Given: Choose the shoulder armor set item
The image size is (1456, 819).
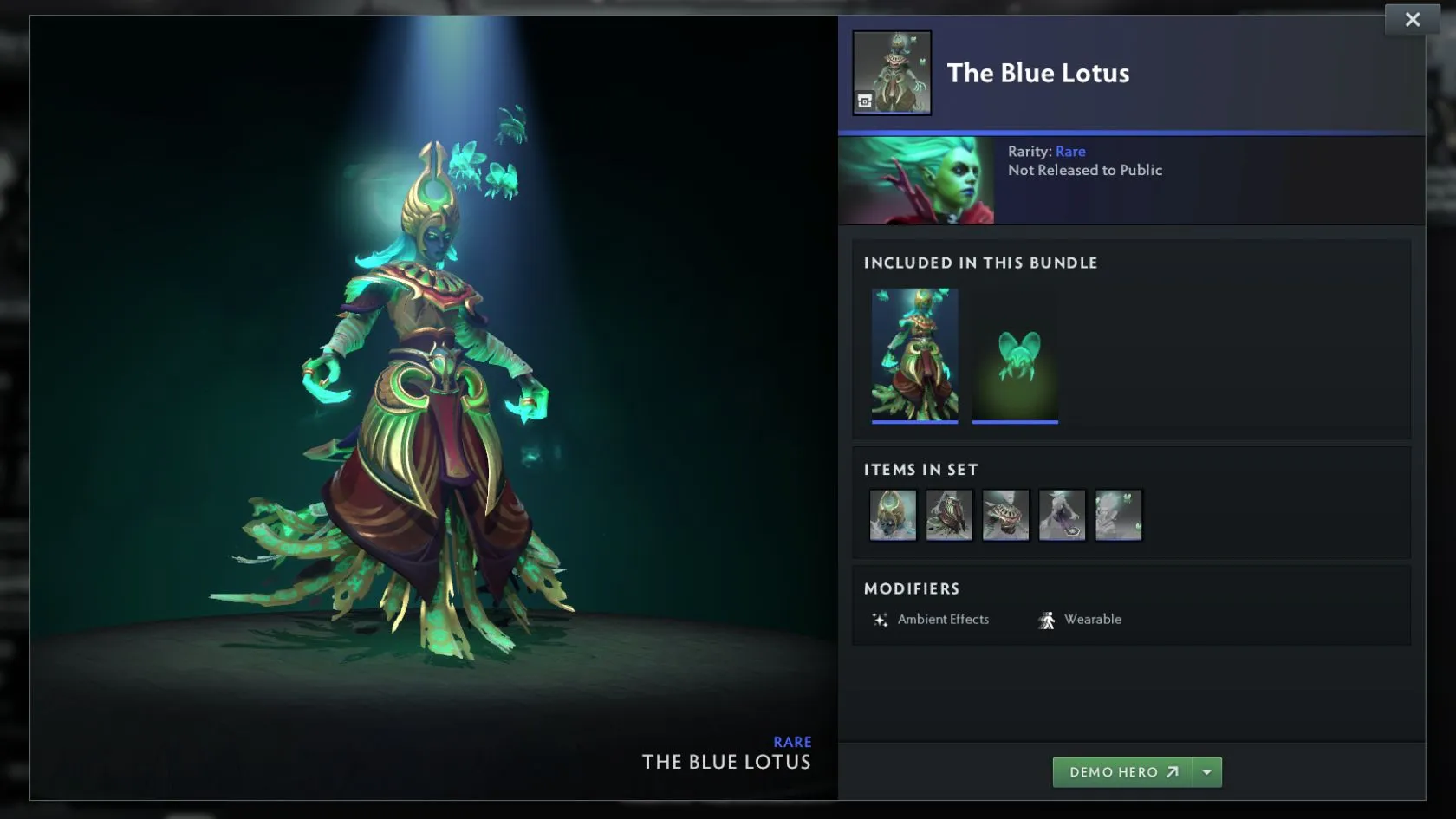Looking at the screenshot, I should point(1005,515).
